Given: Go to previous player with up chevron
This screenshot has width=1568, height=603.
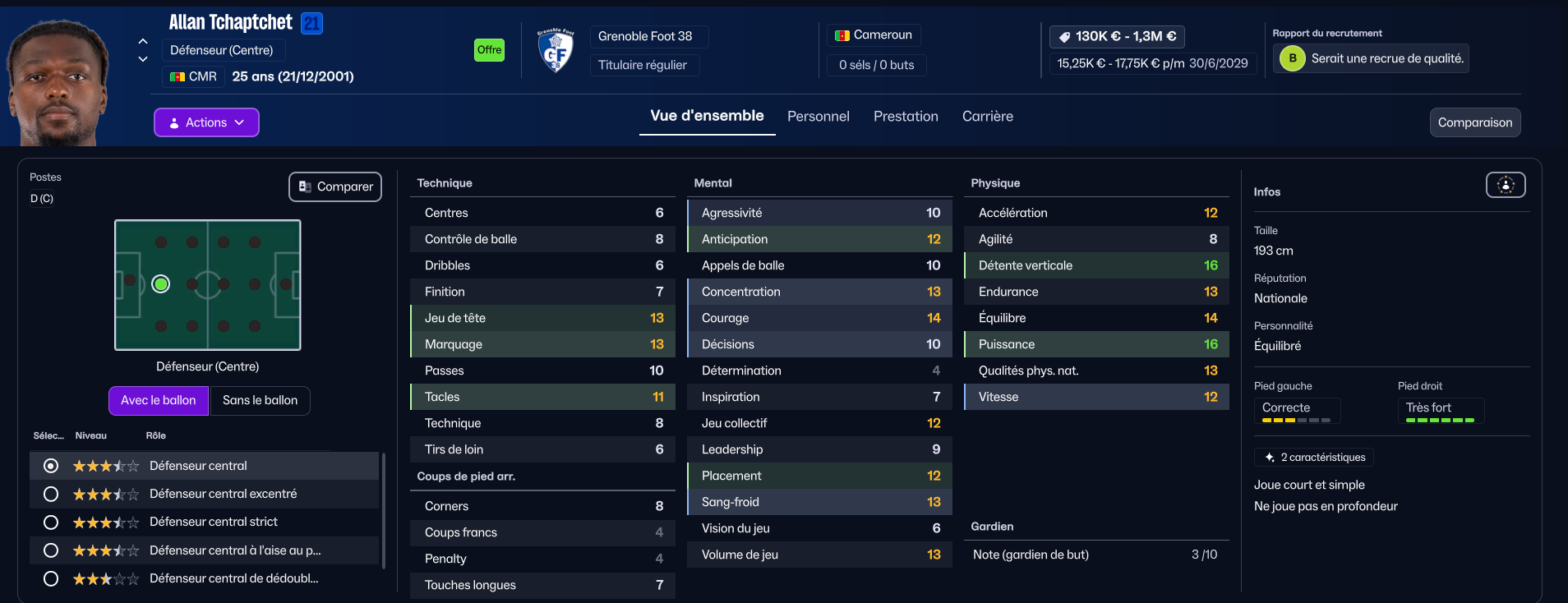Looking at the screenshot, I should coord(143,41).
